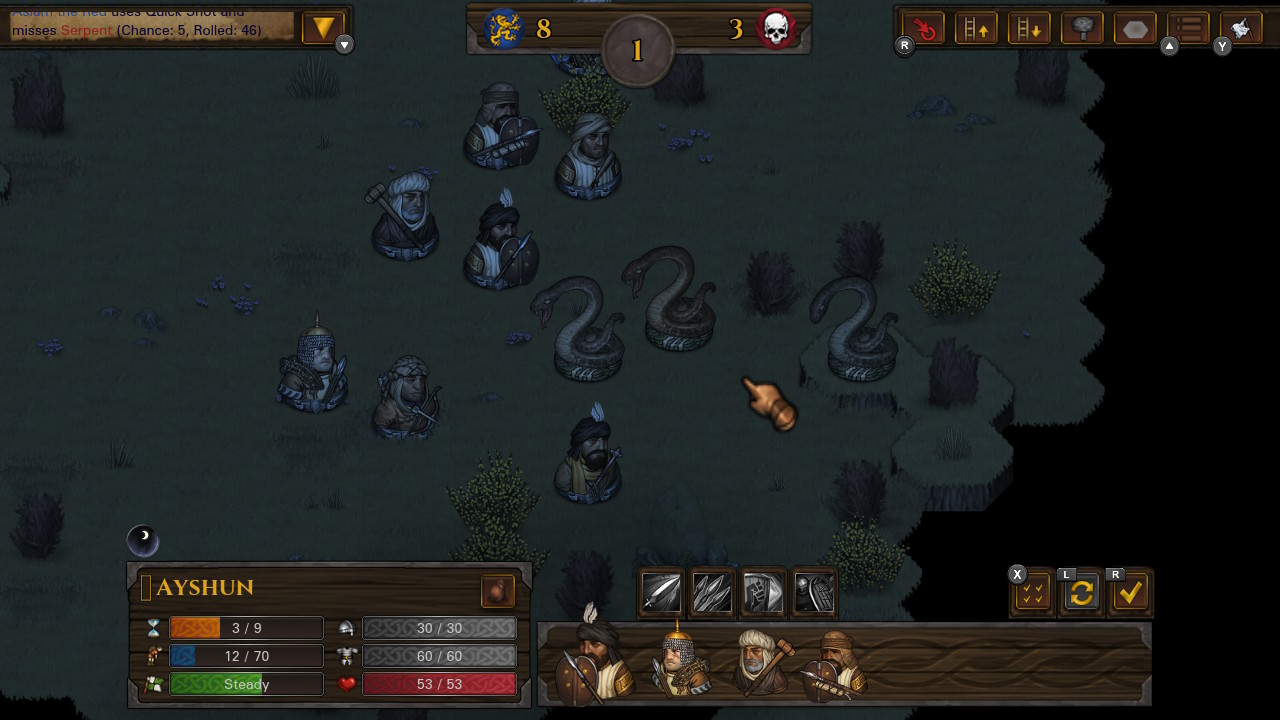1280x720 pixels.
Task: Click the Retreat flag icon in top toolbar
Action: [x=1241, y=28]
